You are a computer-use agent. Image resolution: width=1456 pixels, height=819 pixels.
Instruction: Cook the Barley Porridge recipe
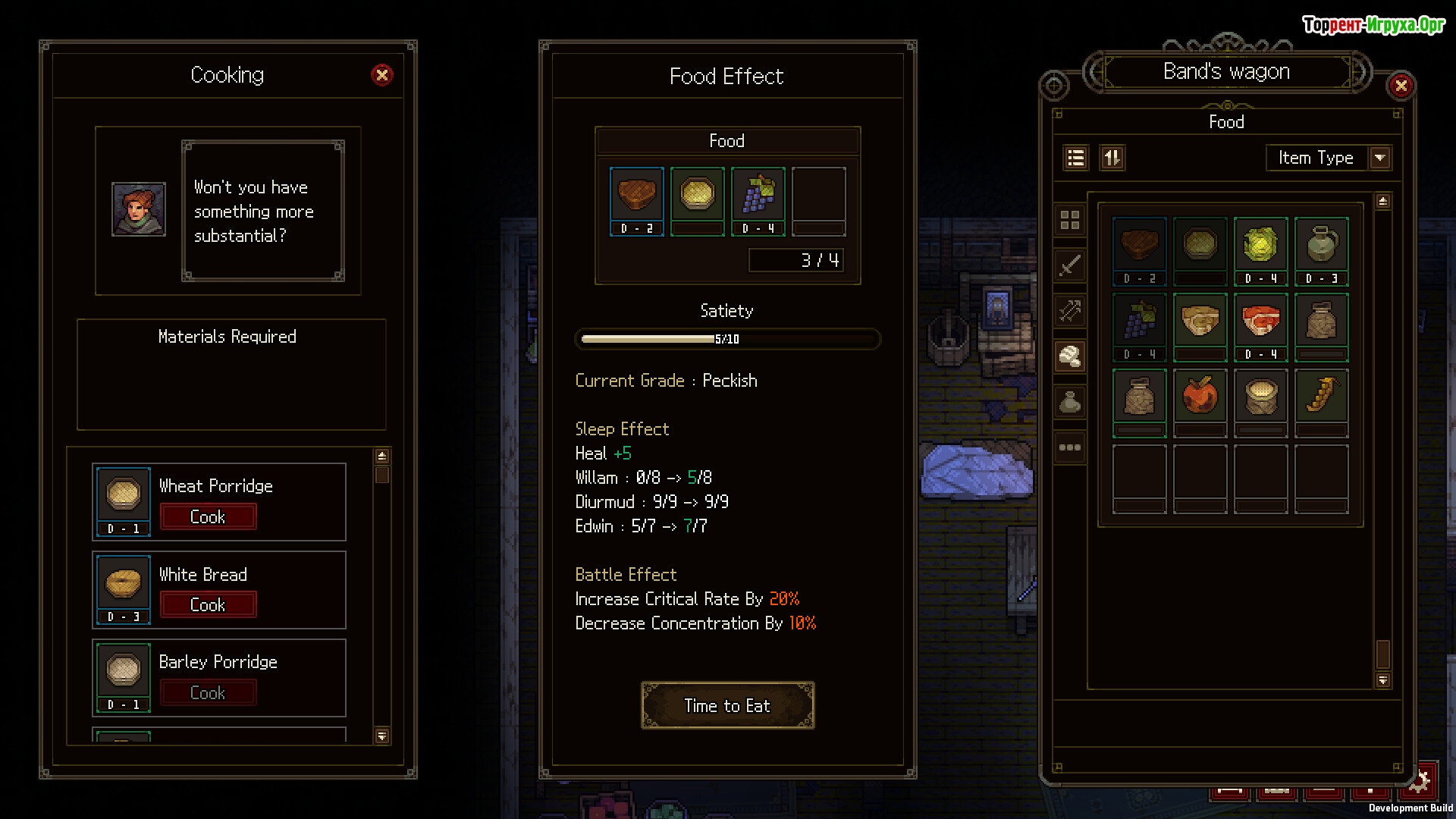tap(208, 693)
